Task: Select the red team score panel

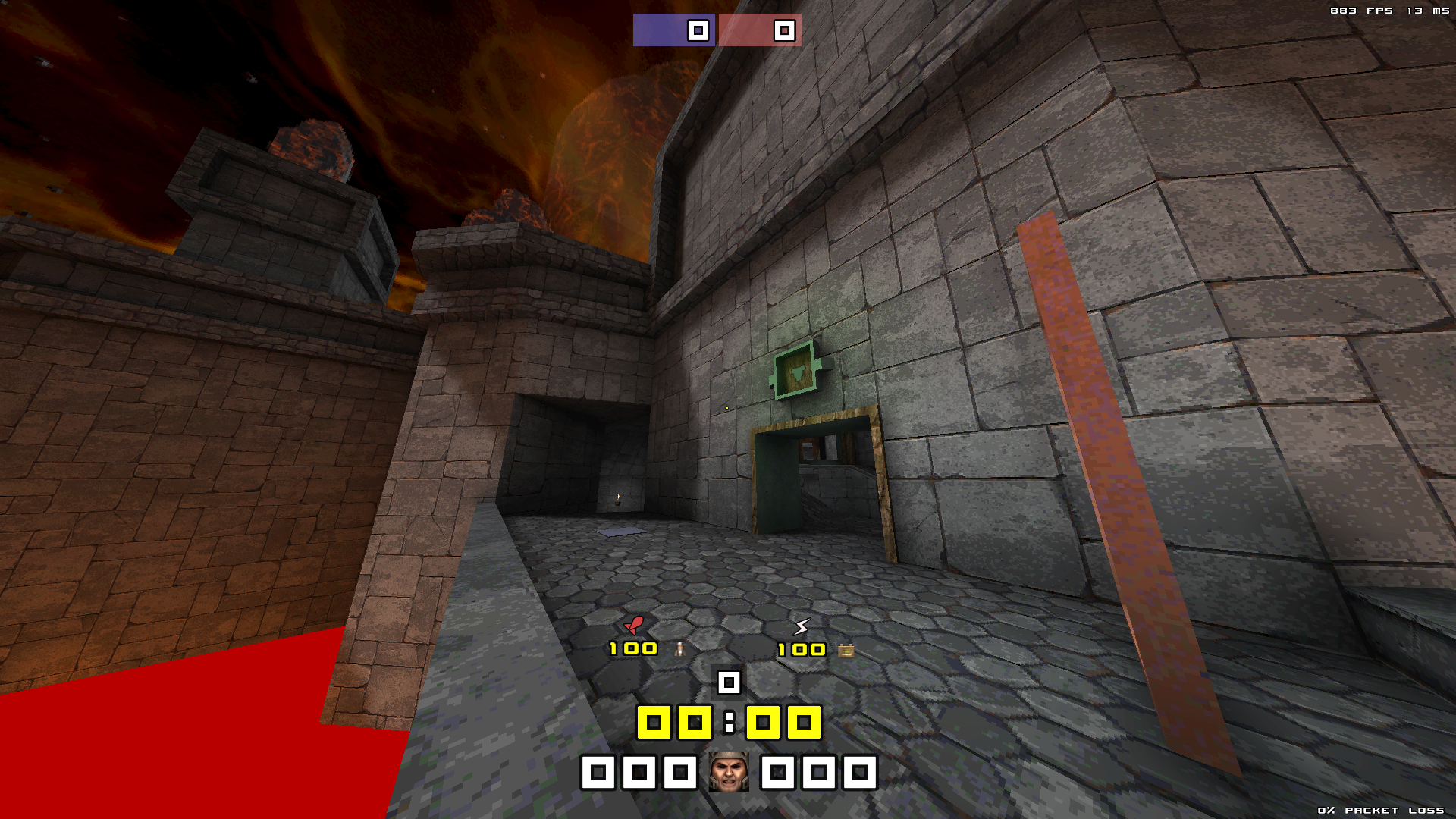Action: [x=759, y=30]
